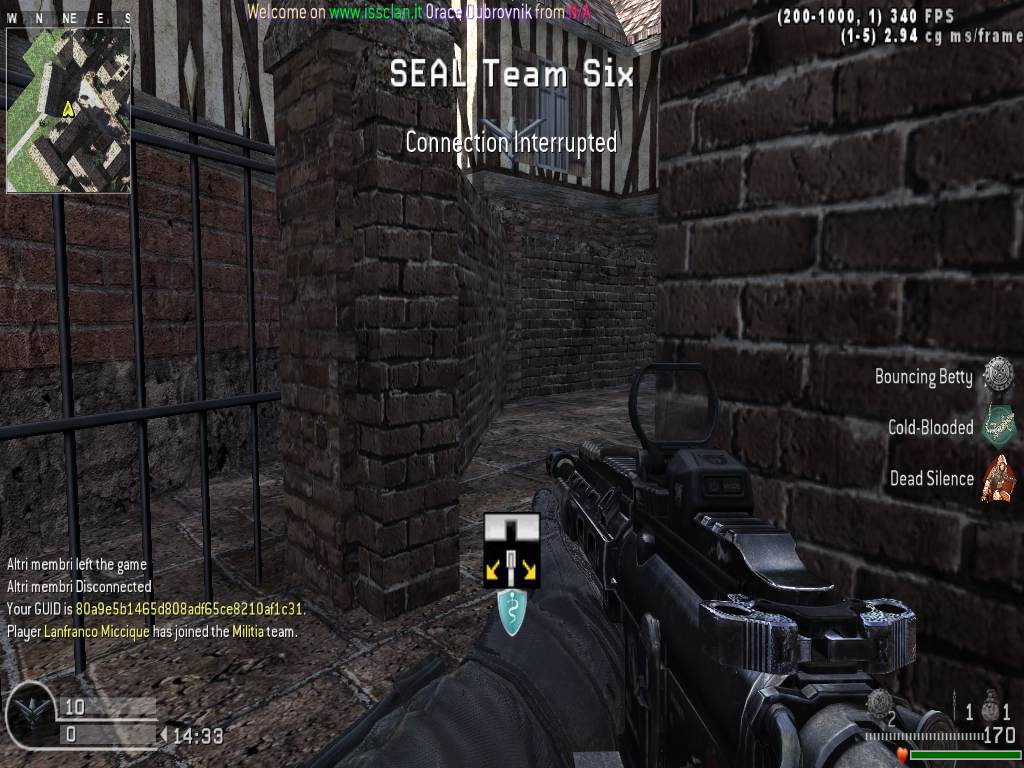
Task: Select the Bouncing Betty perk icon
Action: (x=997, y=376)
